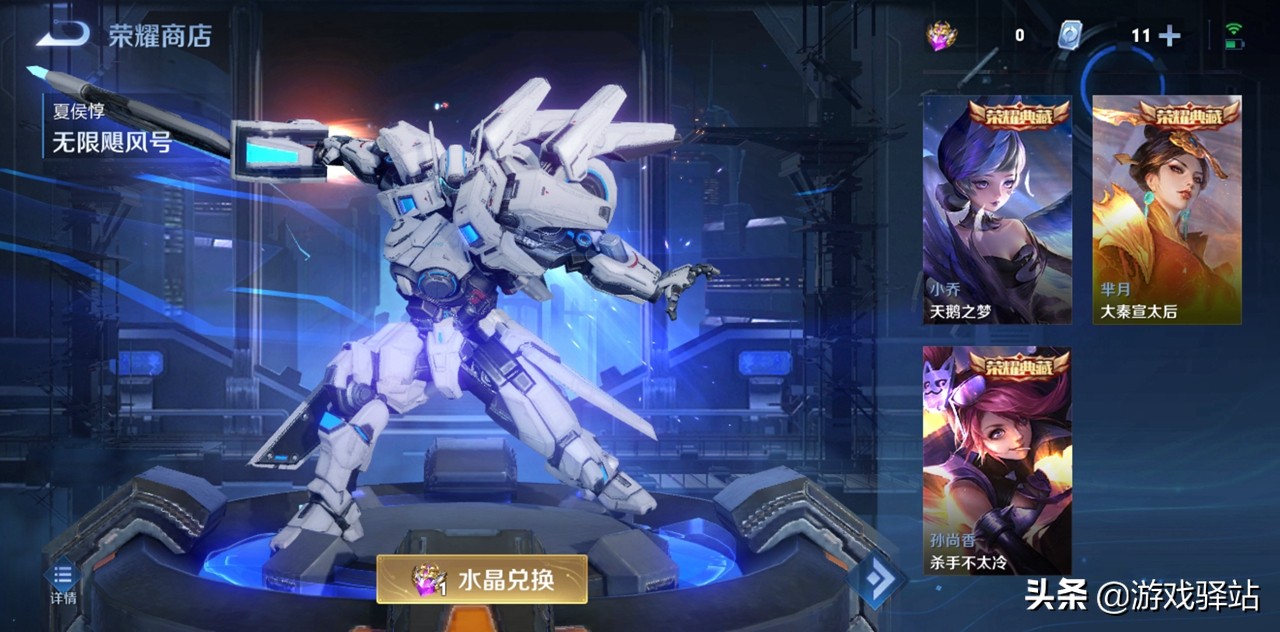Choose the 芈月 大秦宣太后 skin card
The width and height of the screenshot is (1280, 632).
point(1166,210)
